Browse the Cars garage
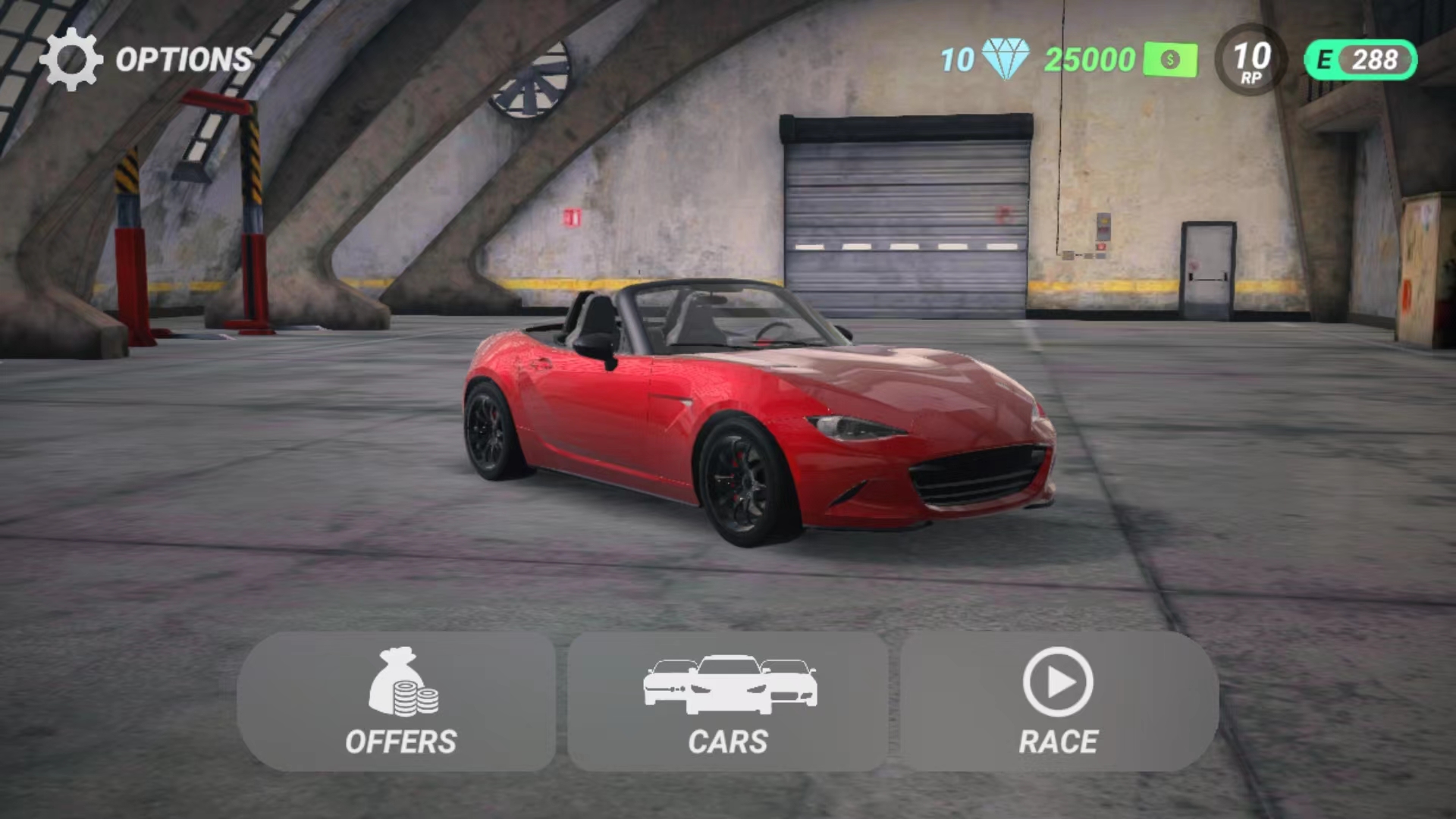 tap(728, 701)
